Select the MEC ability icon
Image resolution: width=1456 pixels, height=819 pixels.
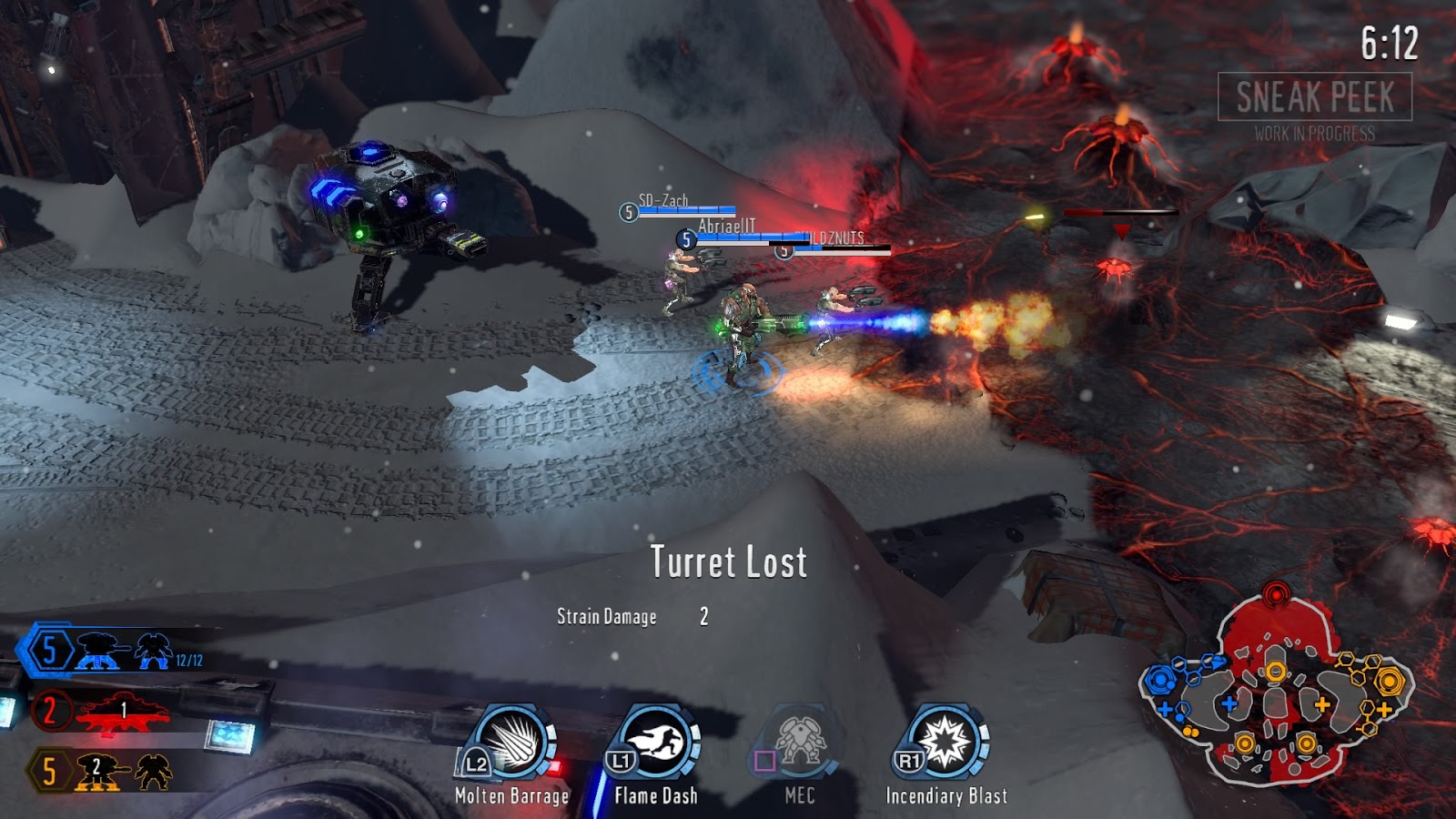800,743
